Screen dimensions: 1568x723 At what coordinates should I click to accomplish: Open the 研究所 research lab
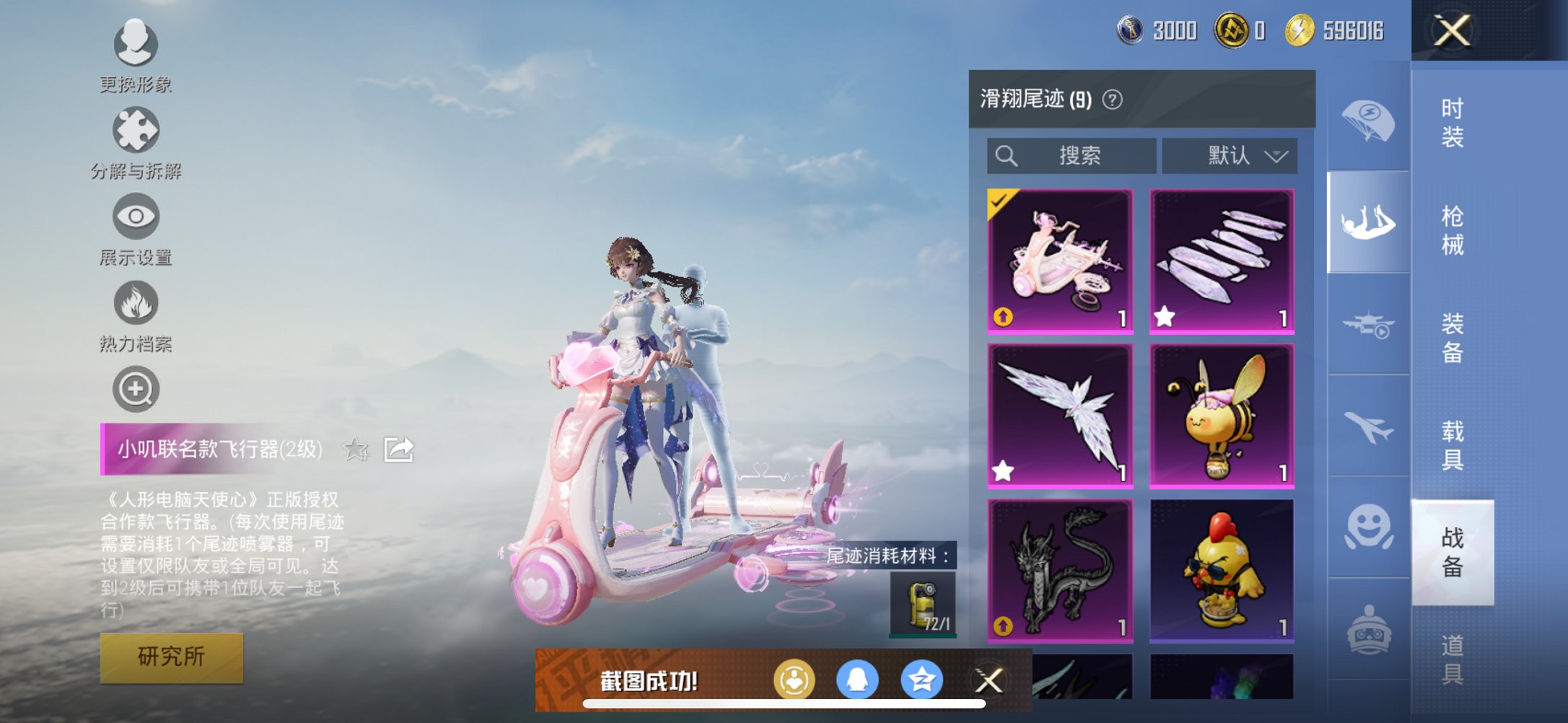(x=171, y=657)
